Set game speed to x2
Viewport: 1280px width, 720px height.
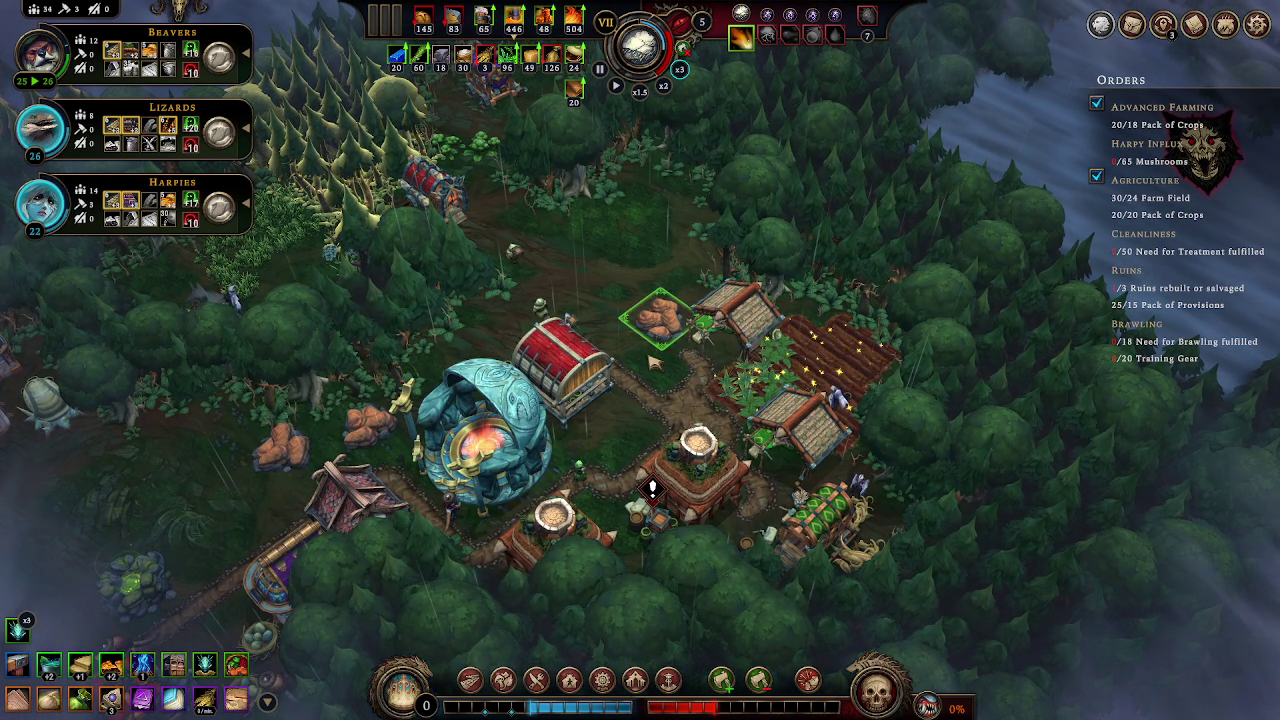[x=663, y=86]
